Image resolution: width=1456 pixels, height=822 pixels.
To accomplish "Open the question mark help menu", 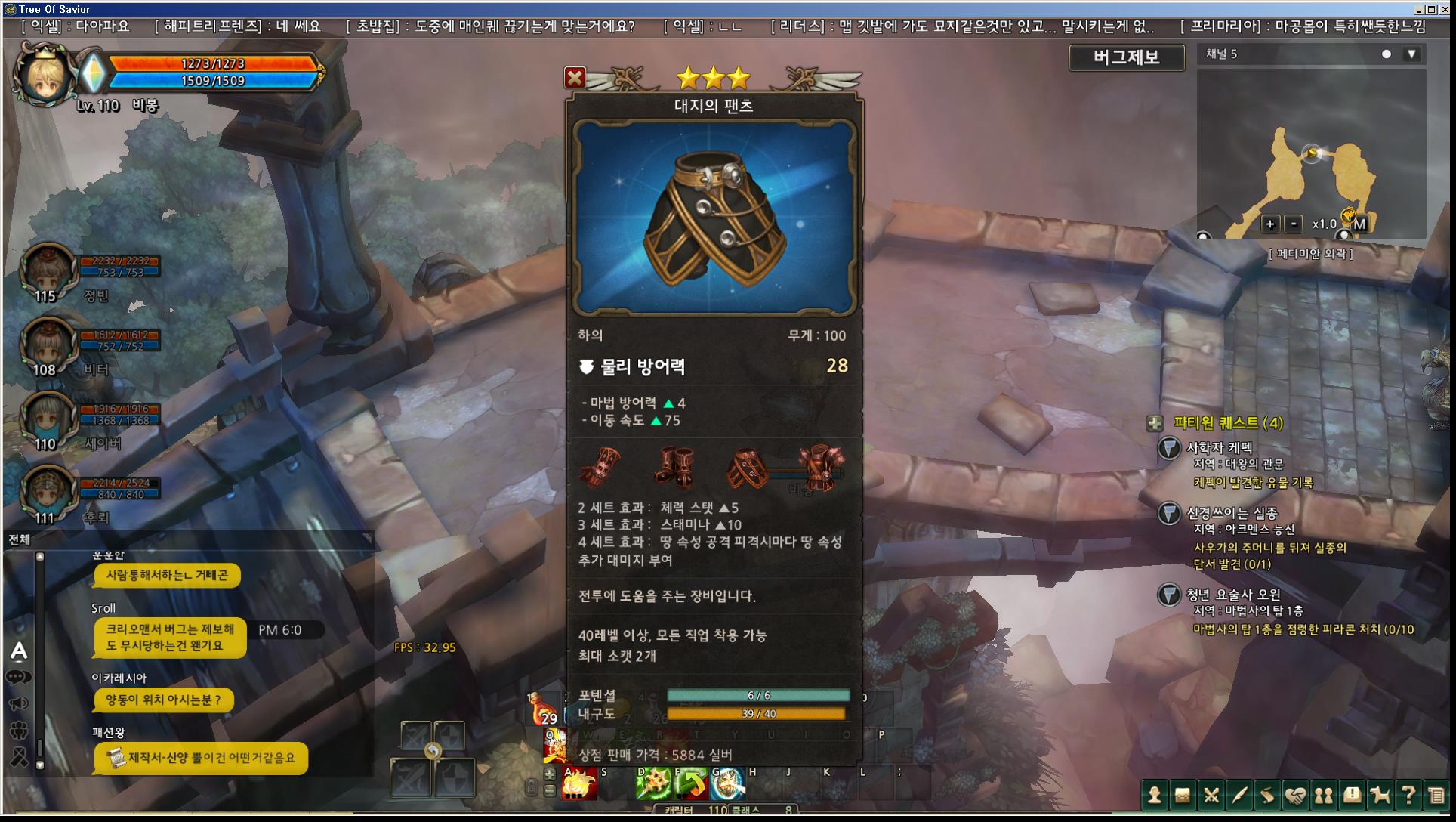I will tap(1408, 795).
